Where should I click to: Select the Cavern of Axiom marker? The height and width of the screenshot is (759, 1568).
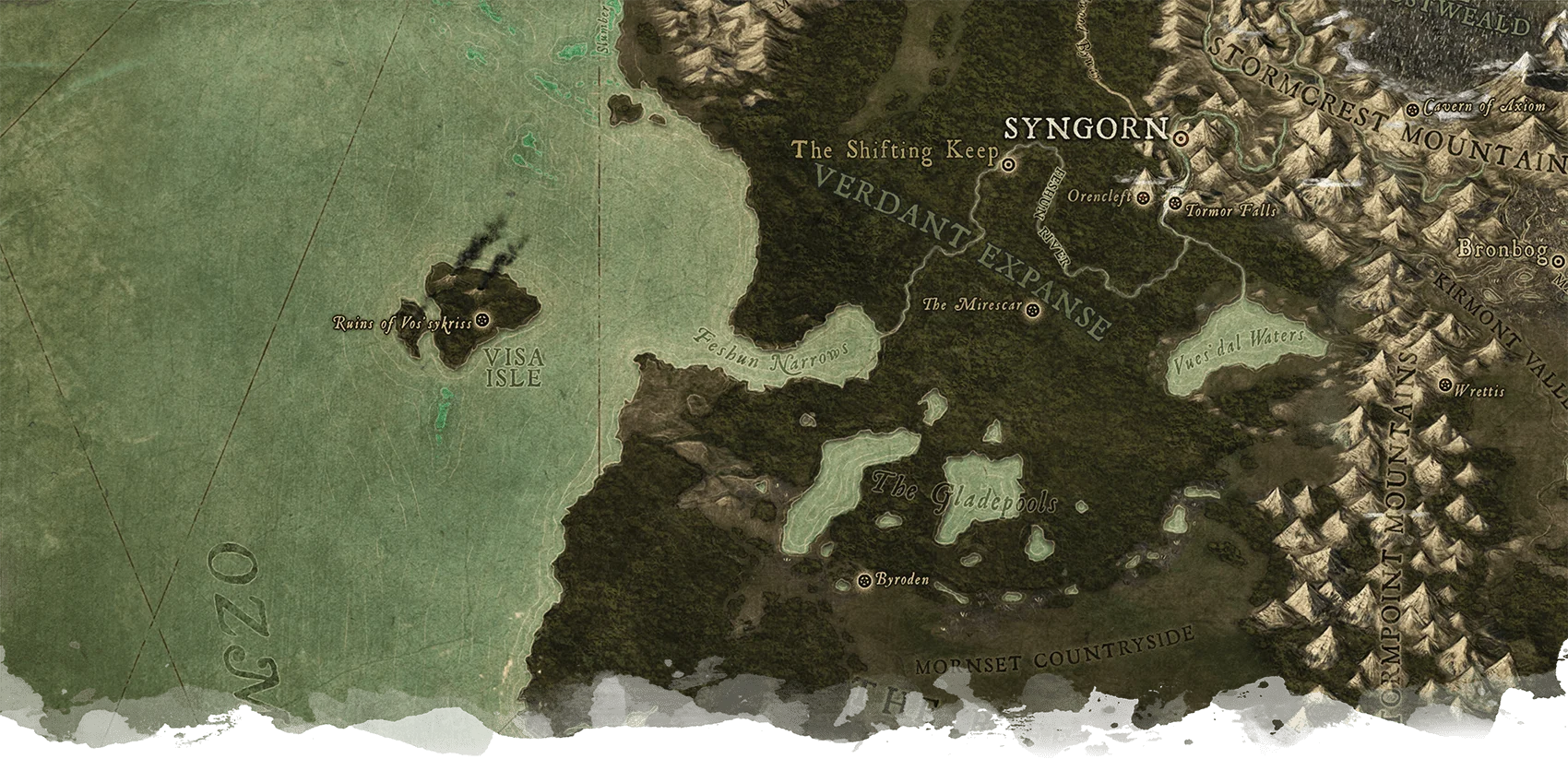coord(1412,110)
